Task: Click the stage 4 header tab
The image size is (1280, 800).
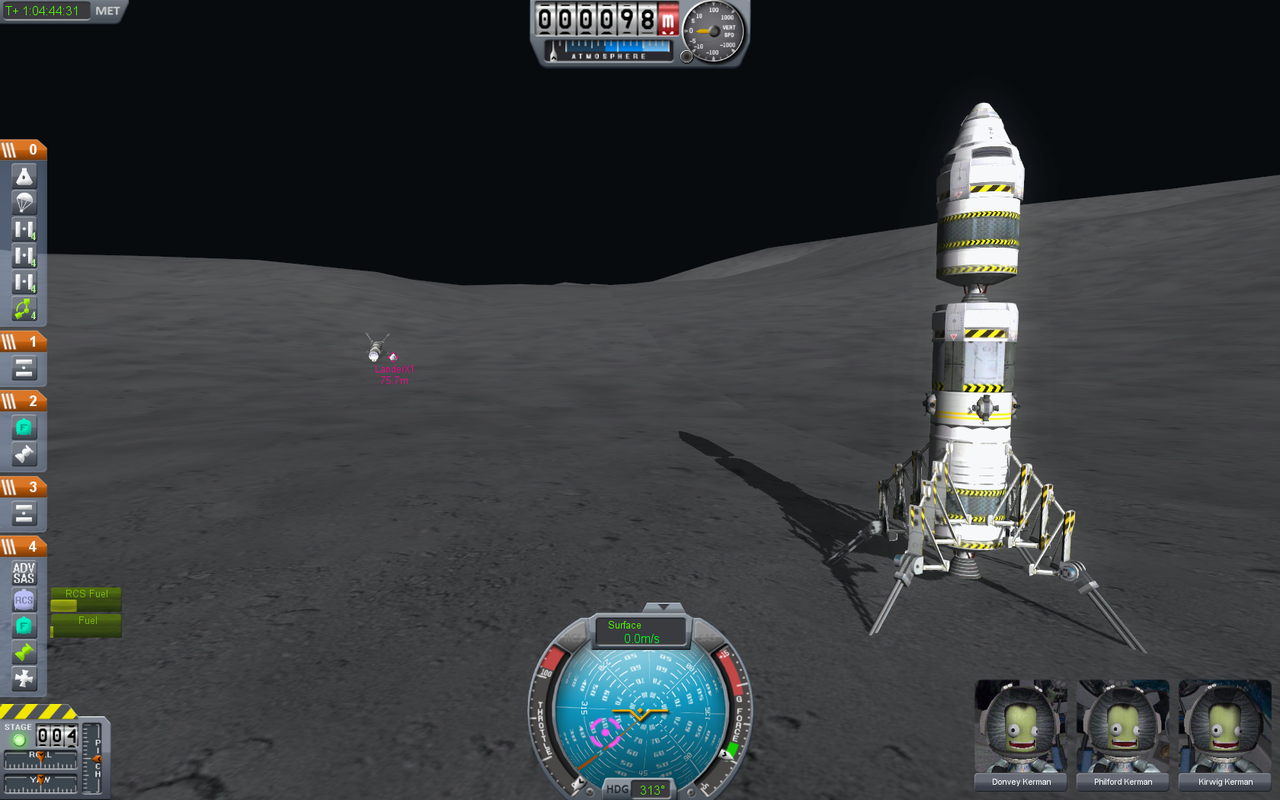Action: coord(24,545)
